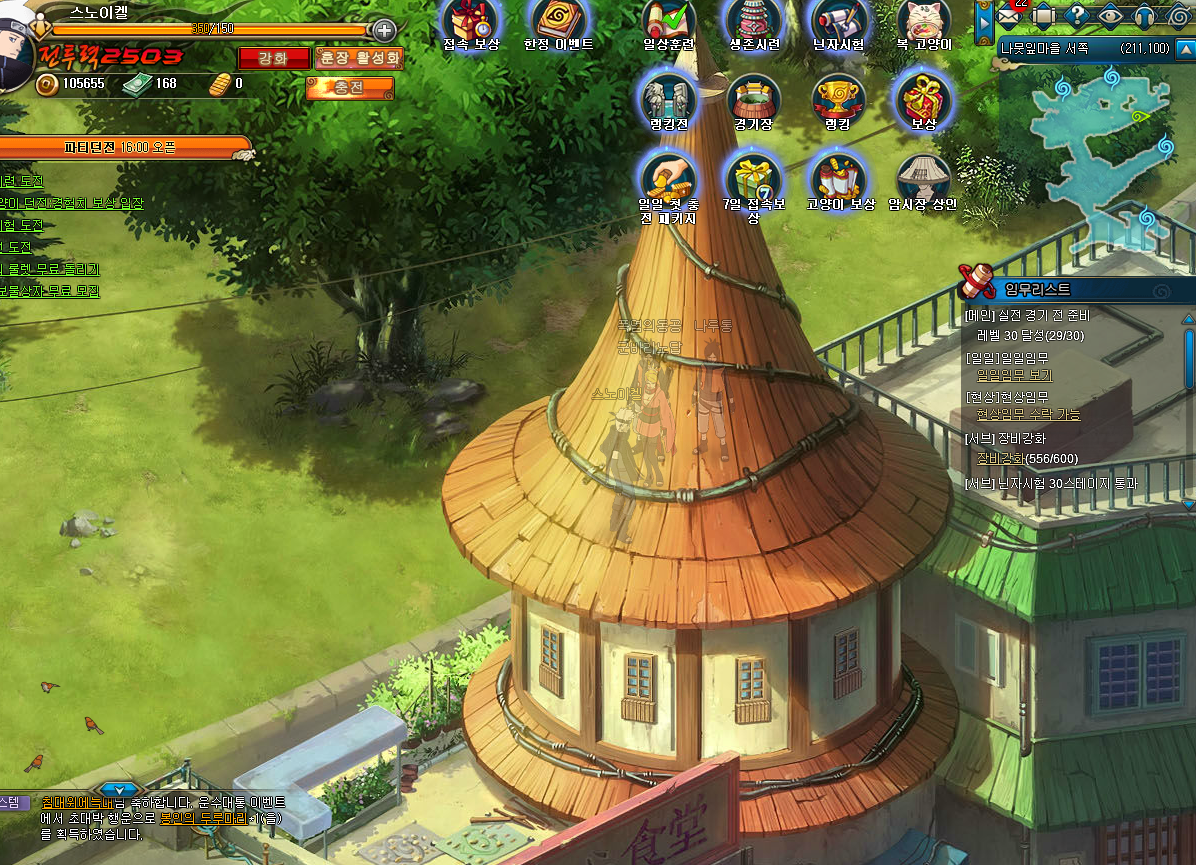Viewport: 1196px width, 865px height.
Task: Open the 접속 보상 login reward icon
Action: pyautogui.click(x=471, y=20)
